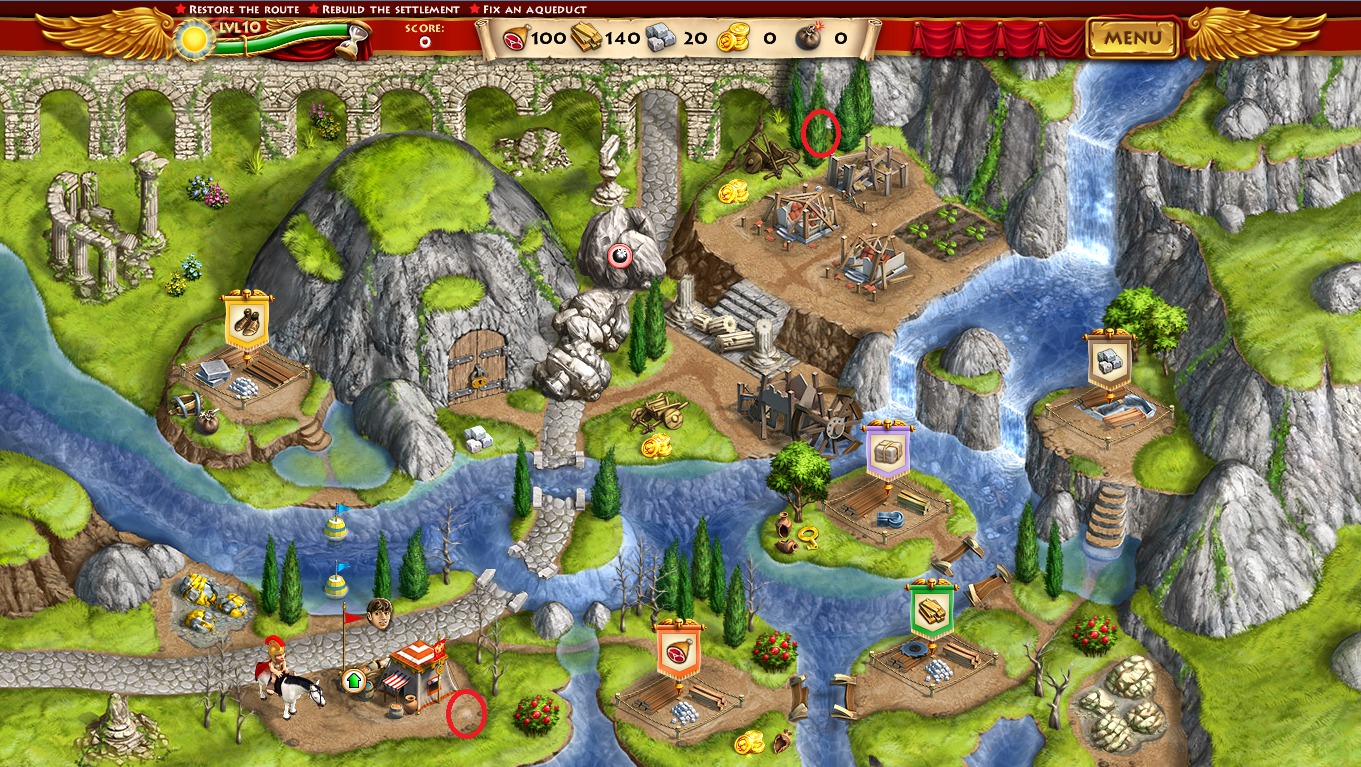Open the game MENU
1361x767 pixels.
[1133, 39]
